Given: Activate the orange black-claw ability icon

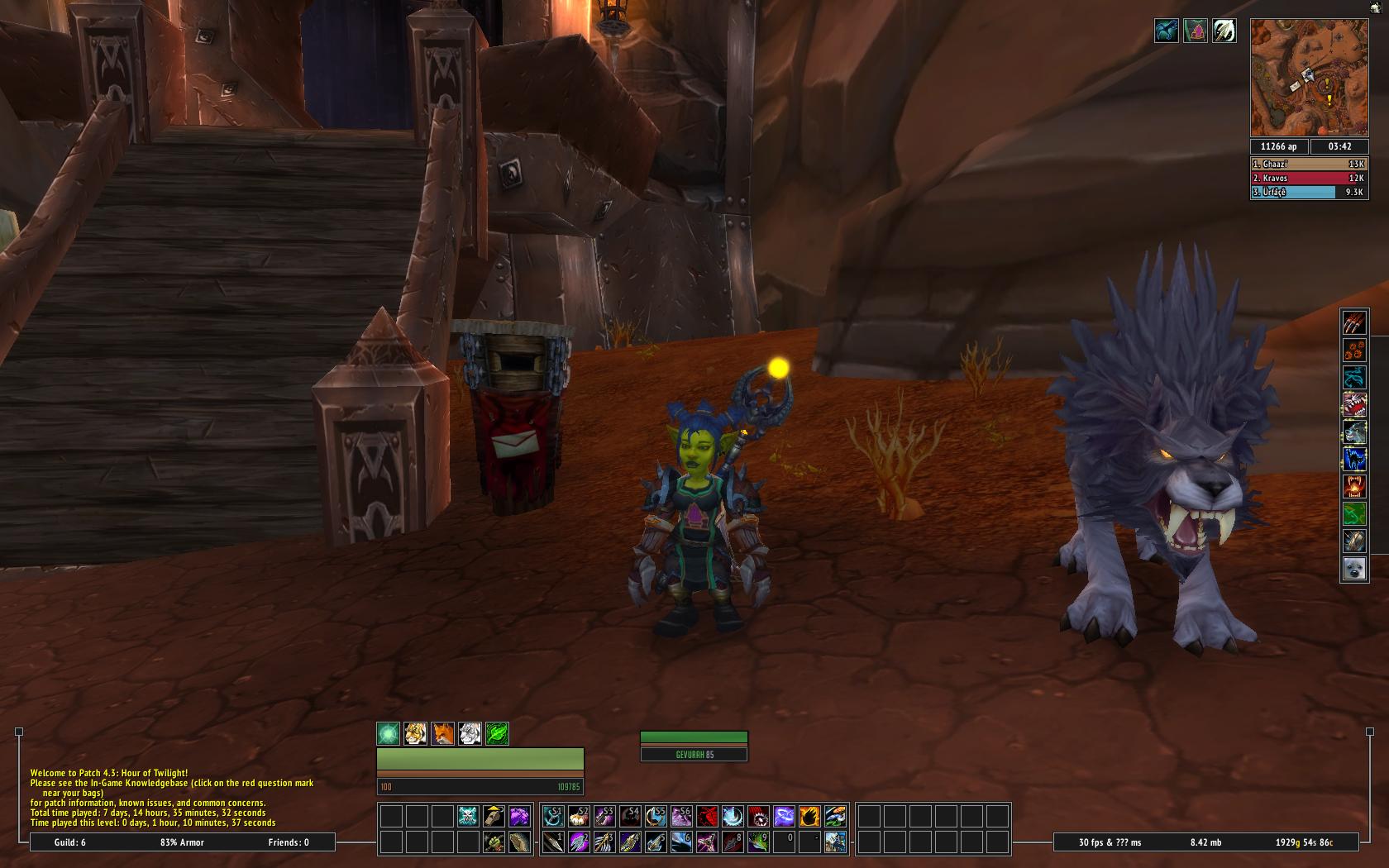Looking at the screenshot, I should (x=809, y=816).
